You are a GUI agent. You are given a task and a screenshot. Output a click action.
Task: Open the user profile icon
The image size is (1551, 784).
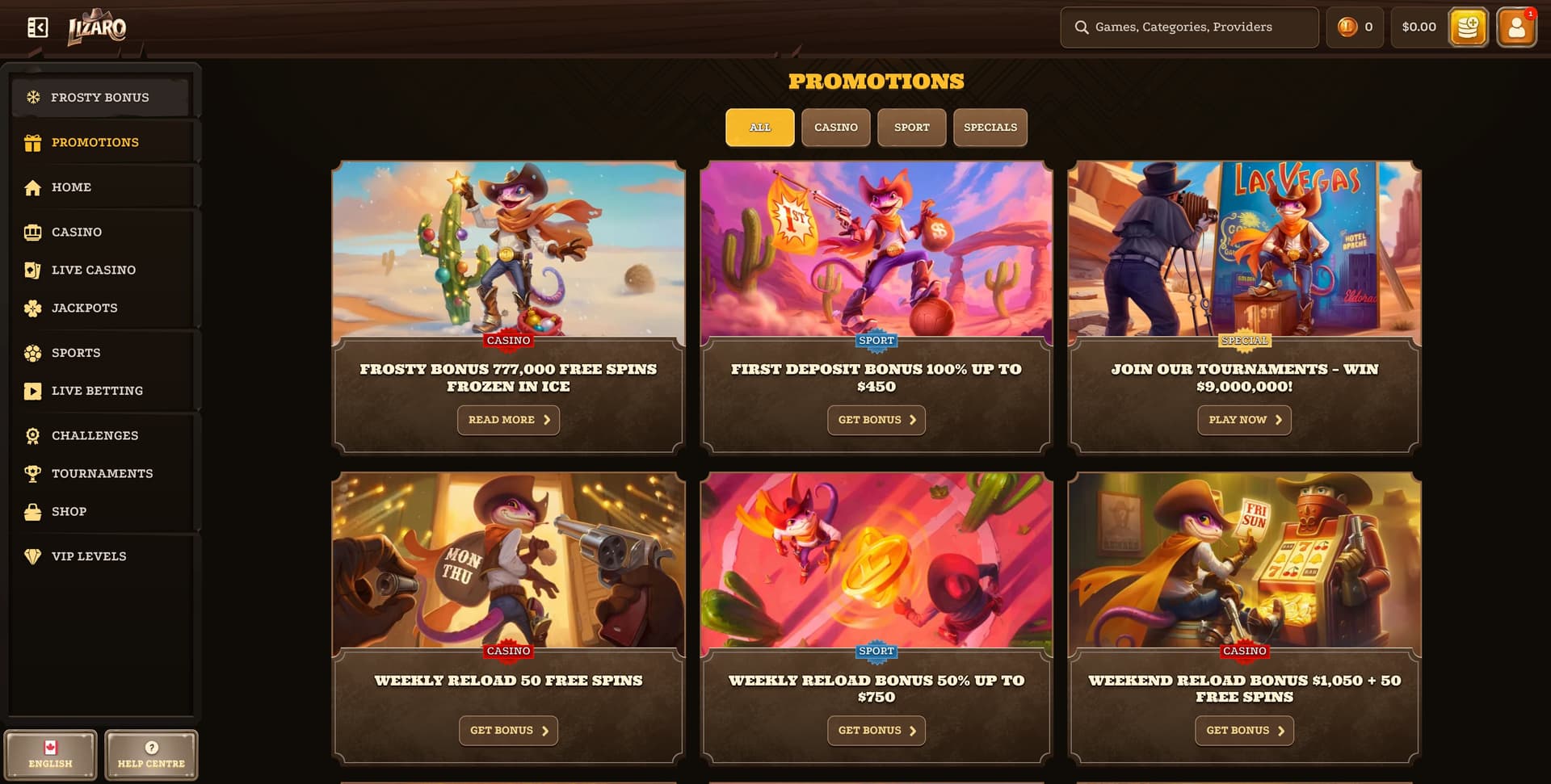tap(1516, 27)
